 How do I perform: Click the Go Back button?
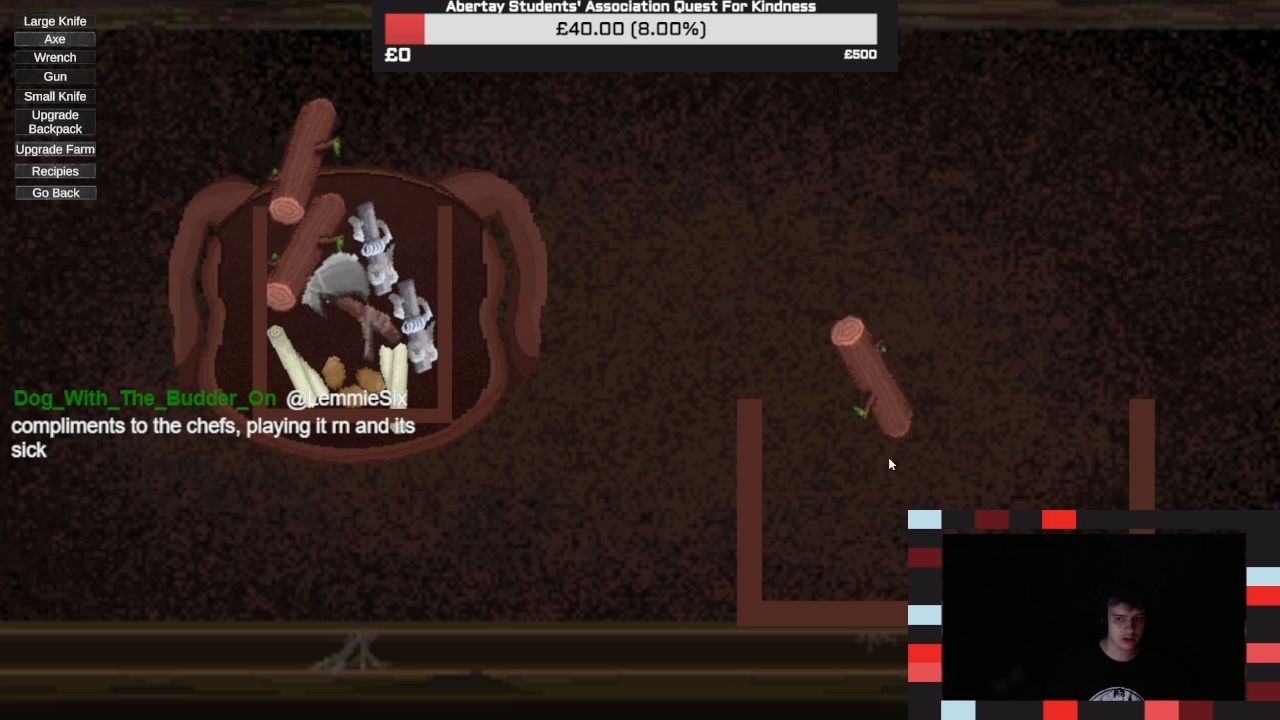[x=55, y=193]
